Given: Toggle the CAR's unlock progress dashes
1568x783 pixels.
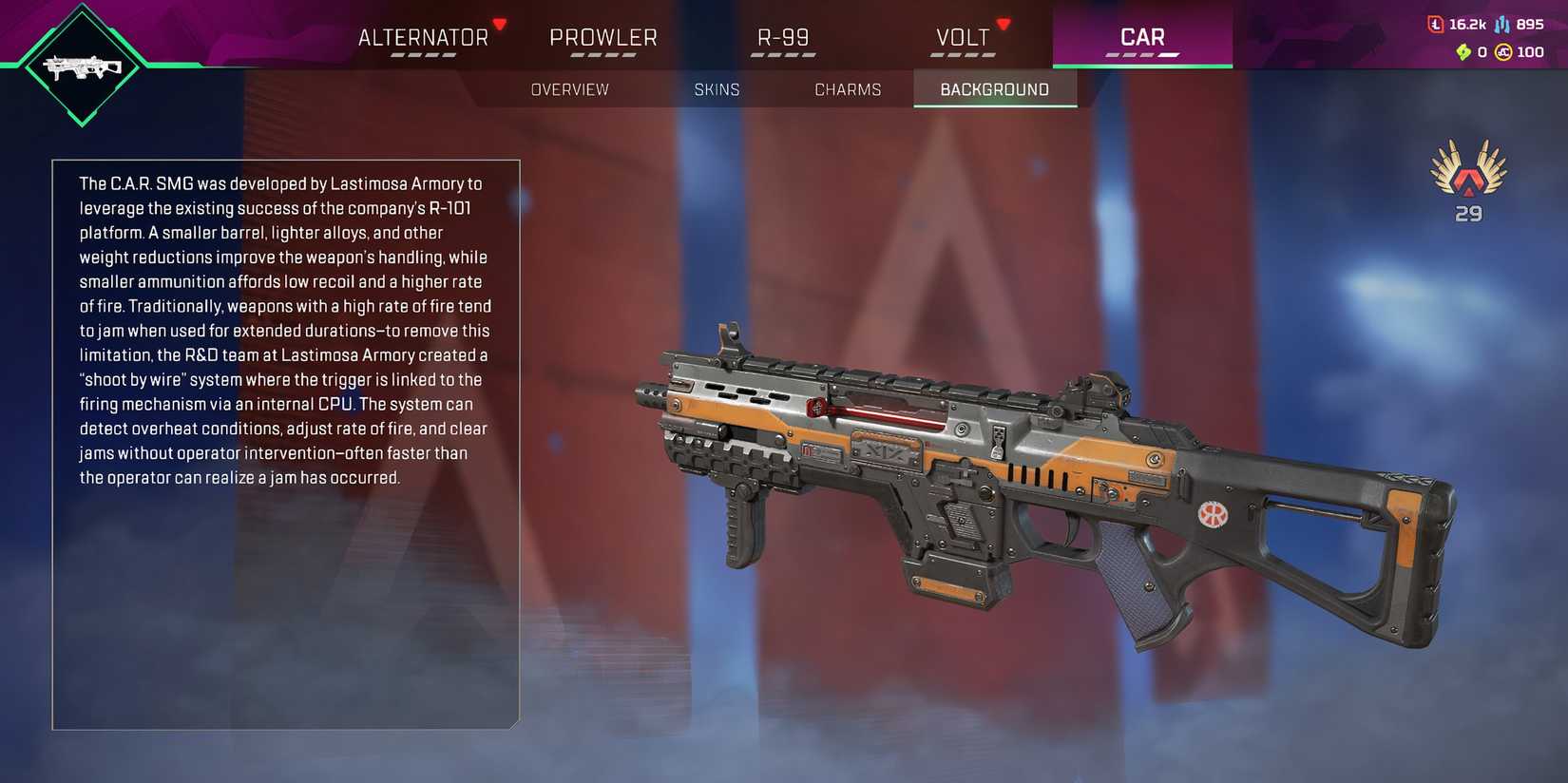Looking at the screenshot, I should [x=1140, y=56].
